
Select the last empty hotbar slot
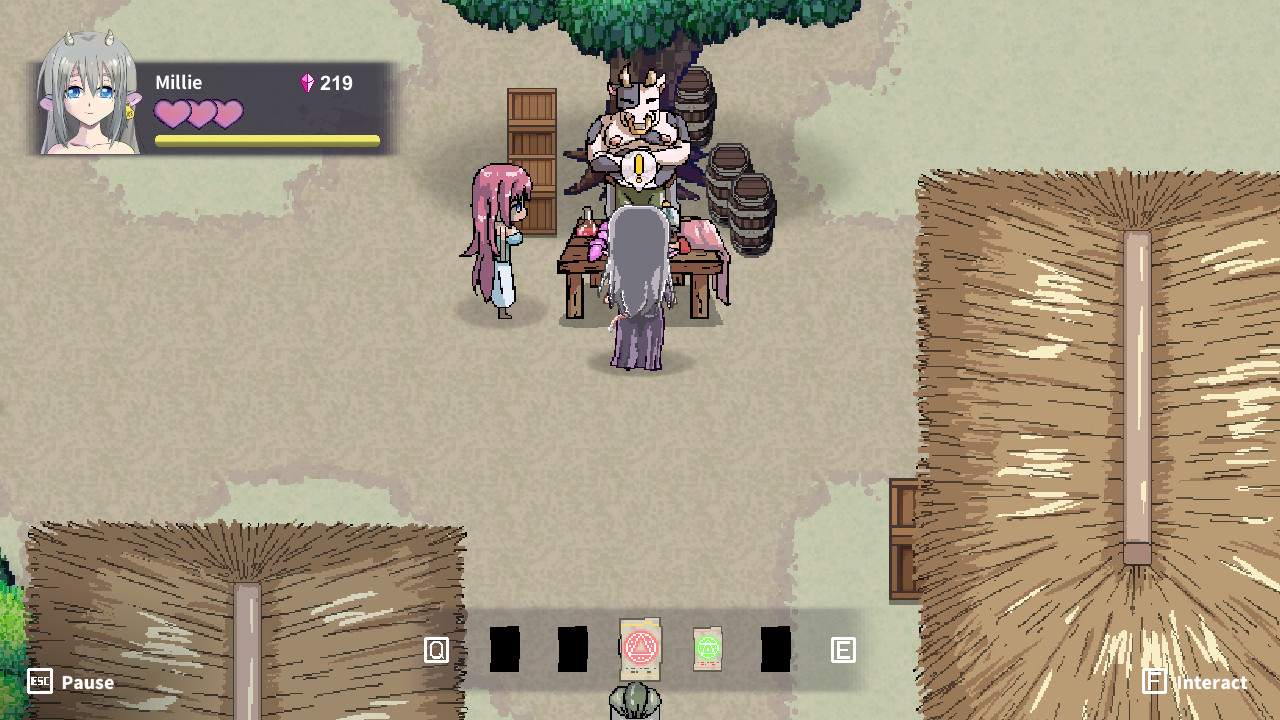(775, 649)
